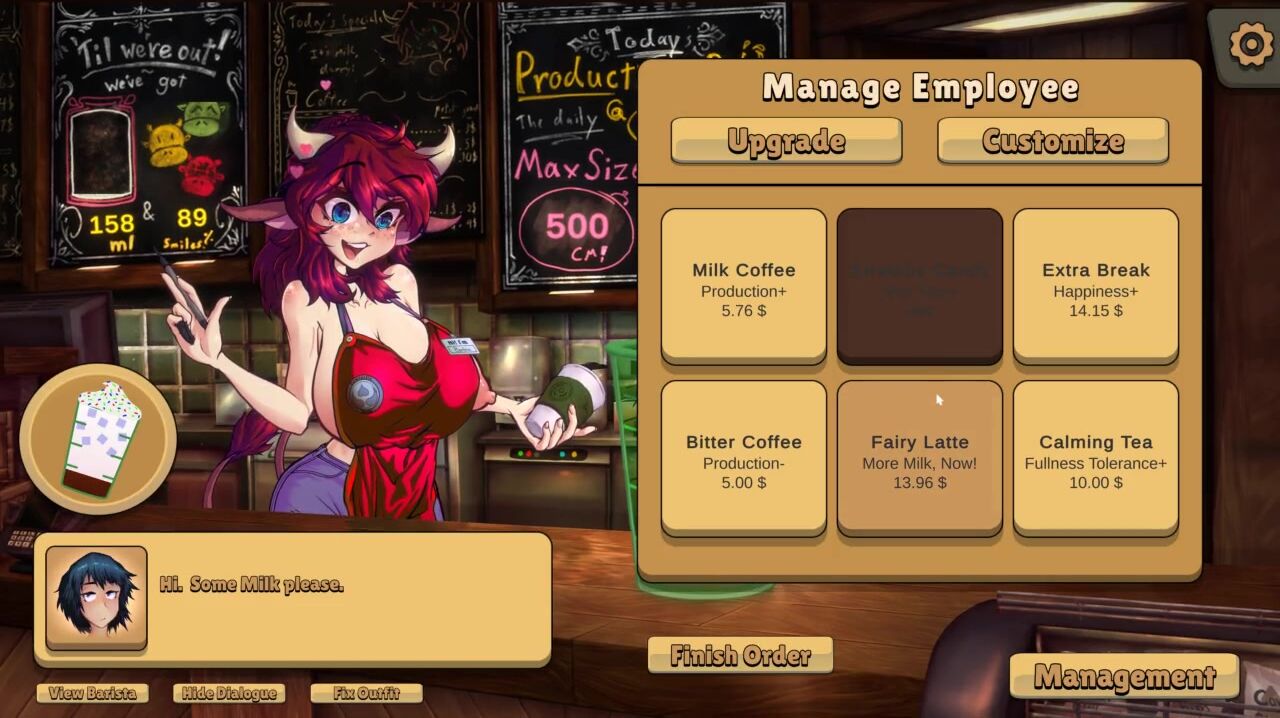The height and width of the screenshot is (718, 1280).
Task: Open the gear settings icon
Action: [x=1250, y=45]
